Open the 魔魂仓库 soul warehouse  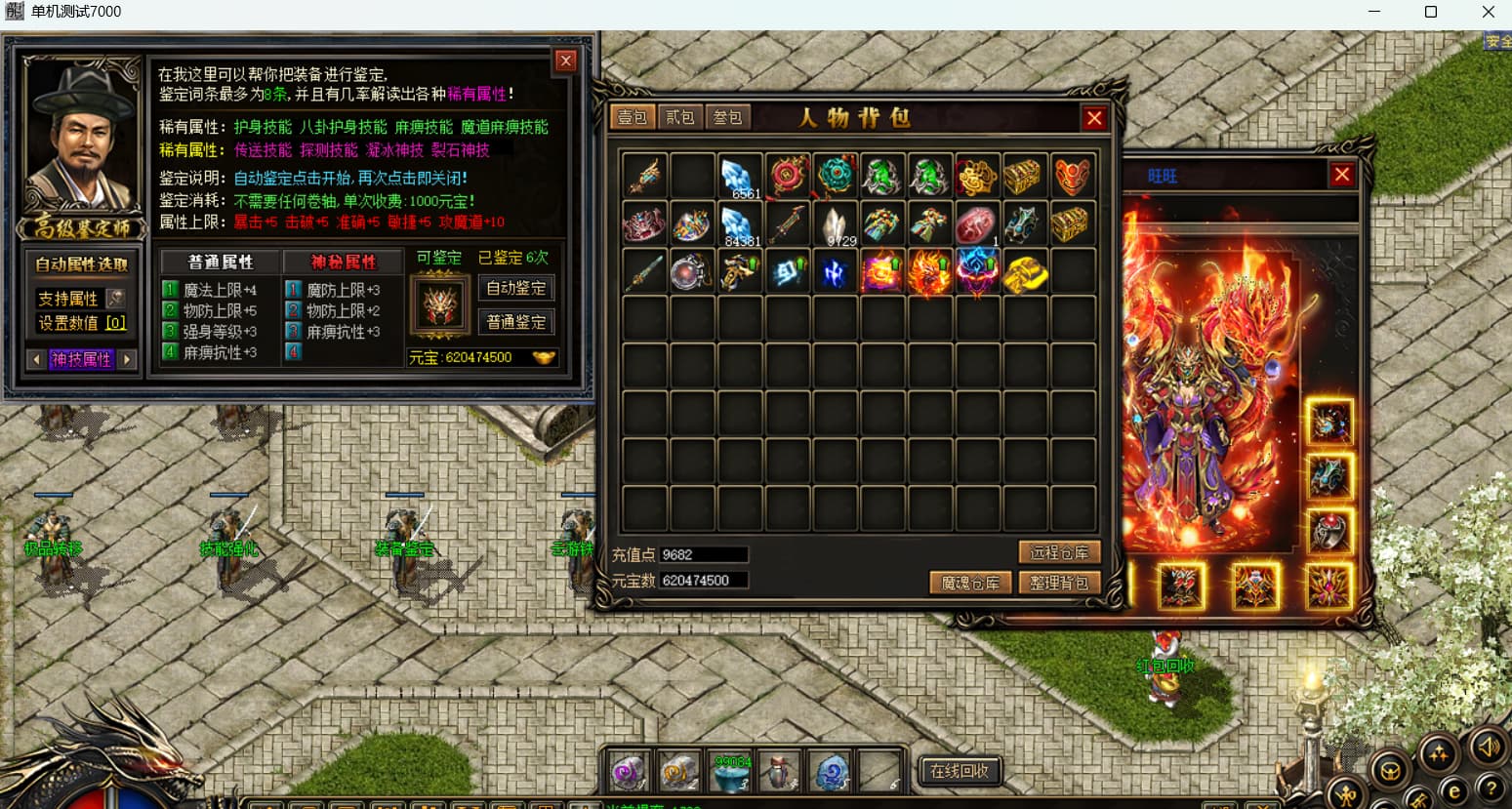[x=969, y=584]
